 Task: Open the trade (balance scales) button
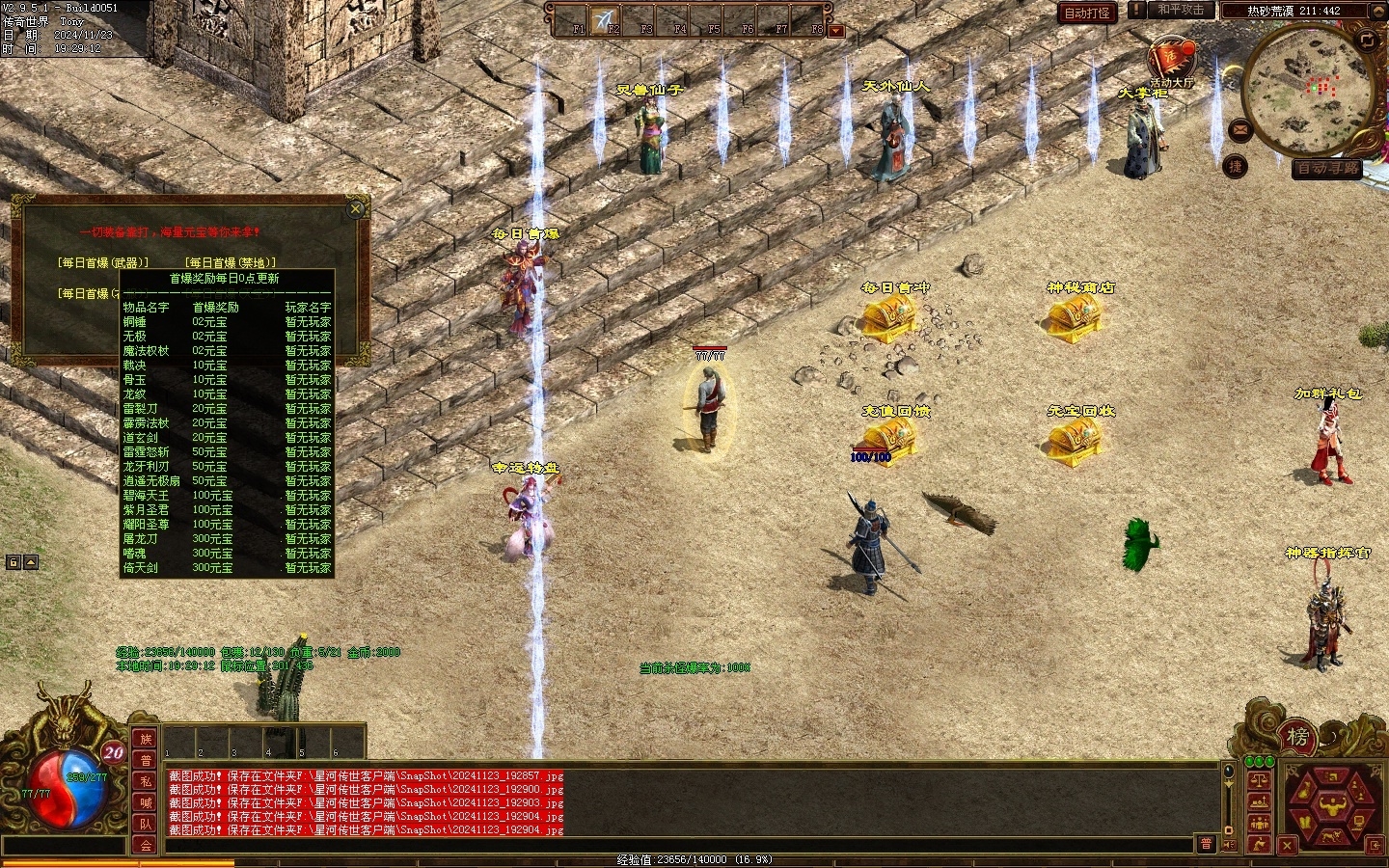pos(1259,780)
